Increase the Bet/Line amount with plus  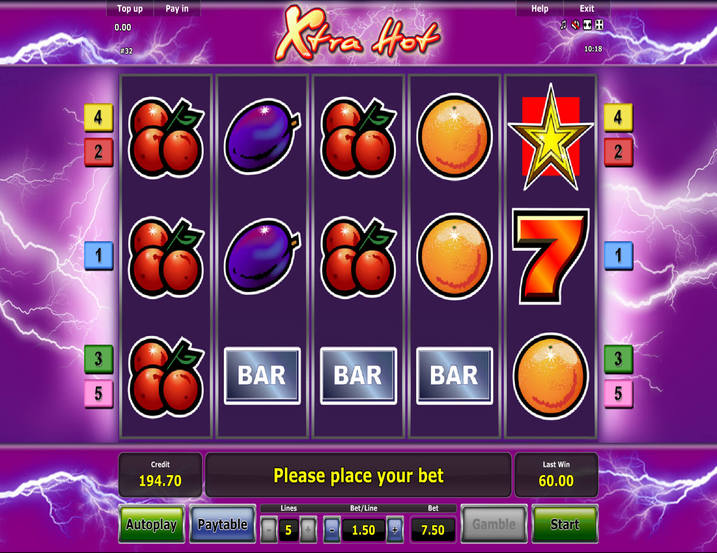coord(395,530)
